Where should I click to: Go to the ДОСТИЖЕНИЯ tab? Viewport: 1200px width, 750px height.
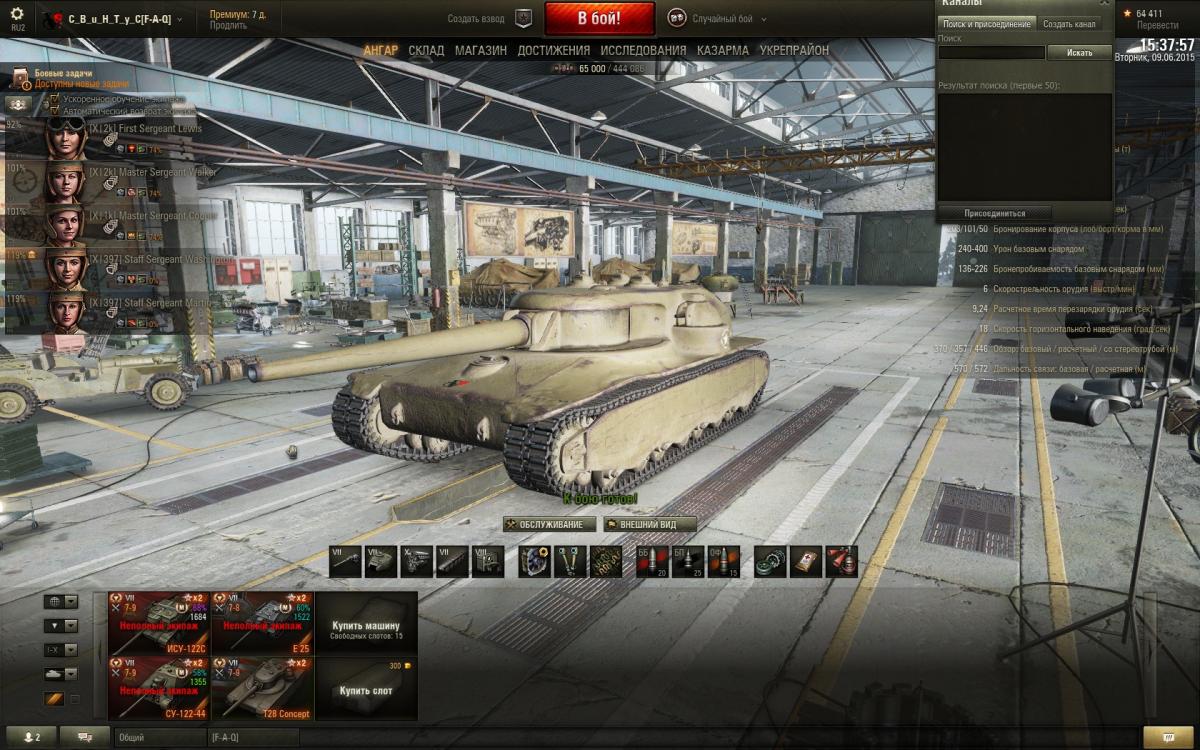pyautogui.click(x=553, y=50)
